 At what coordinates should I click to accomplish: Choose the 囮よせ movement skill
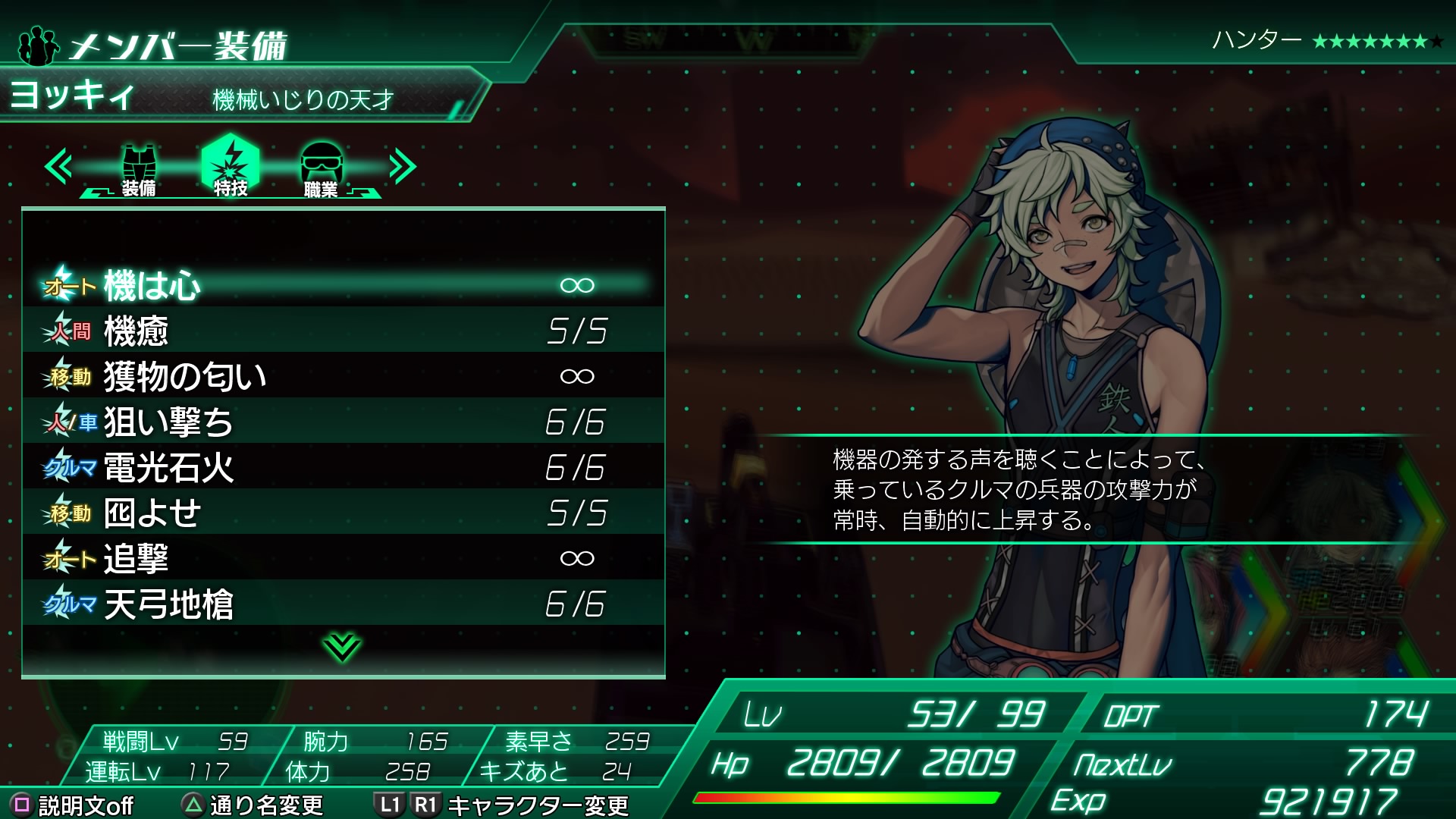(x=344, y=513)
